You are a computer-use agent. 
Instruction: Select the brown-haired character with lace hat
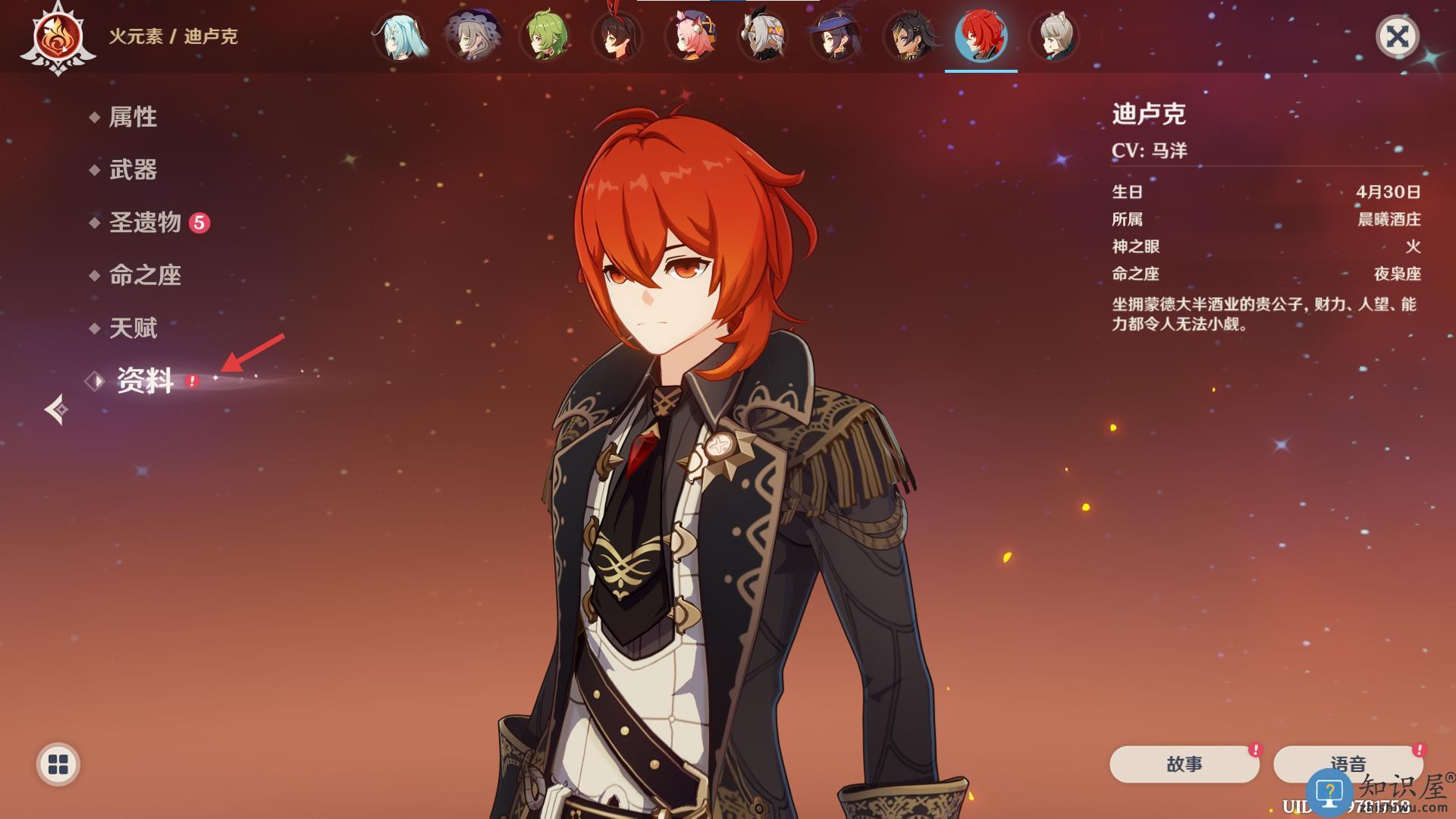[472, 36]
